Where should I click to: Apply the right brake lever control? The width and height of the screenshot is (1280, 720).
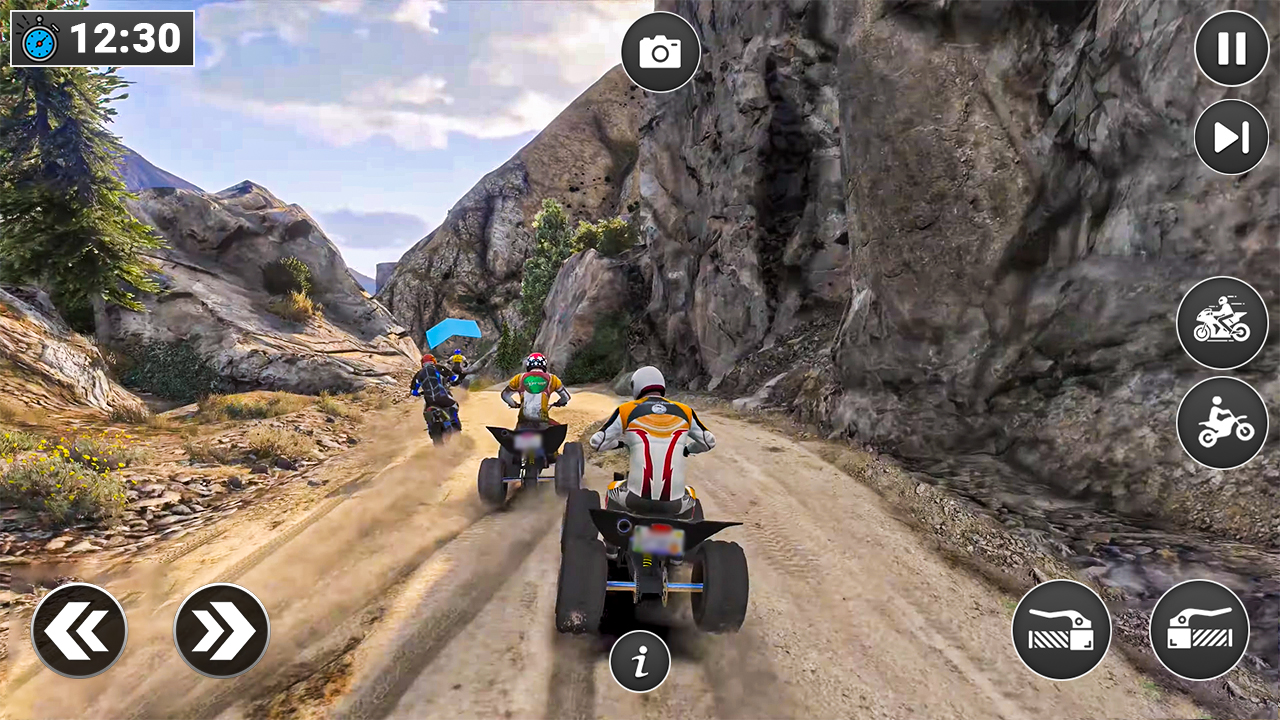pos(1199,629)
